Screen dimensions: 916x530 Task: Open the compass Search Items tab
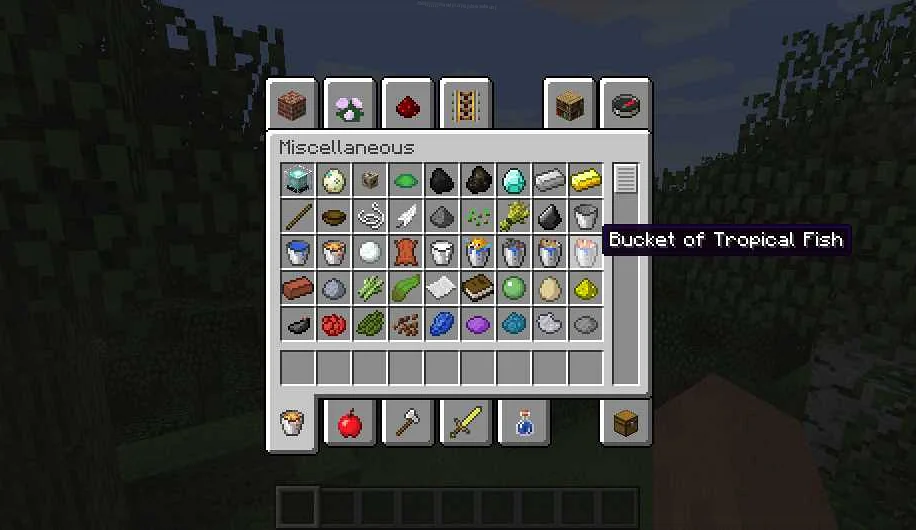[x=626, y=106]
